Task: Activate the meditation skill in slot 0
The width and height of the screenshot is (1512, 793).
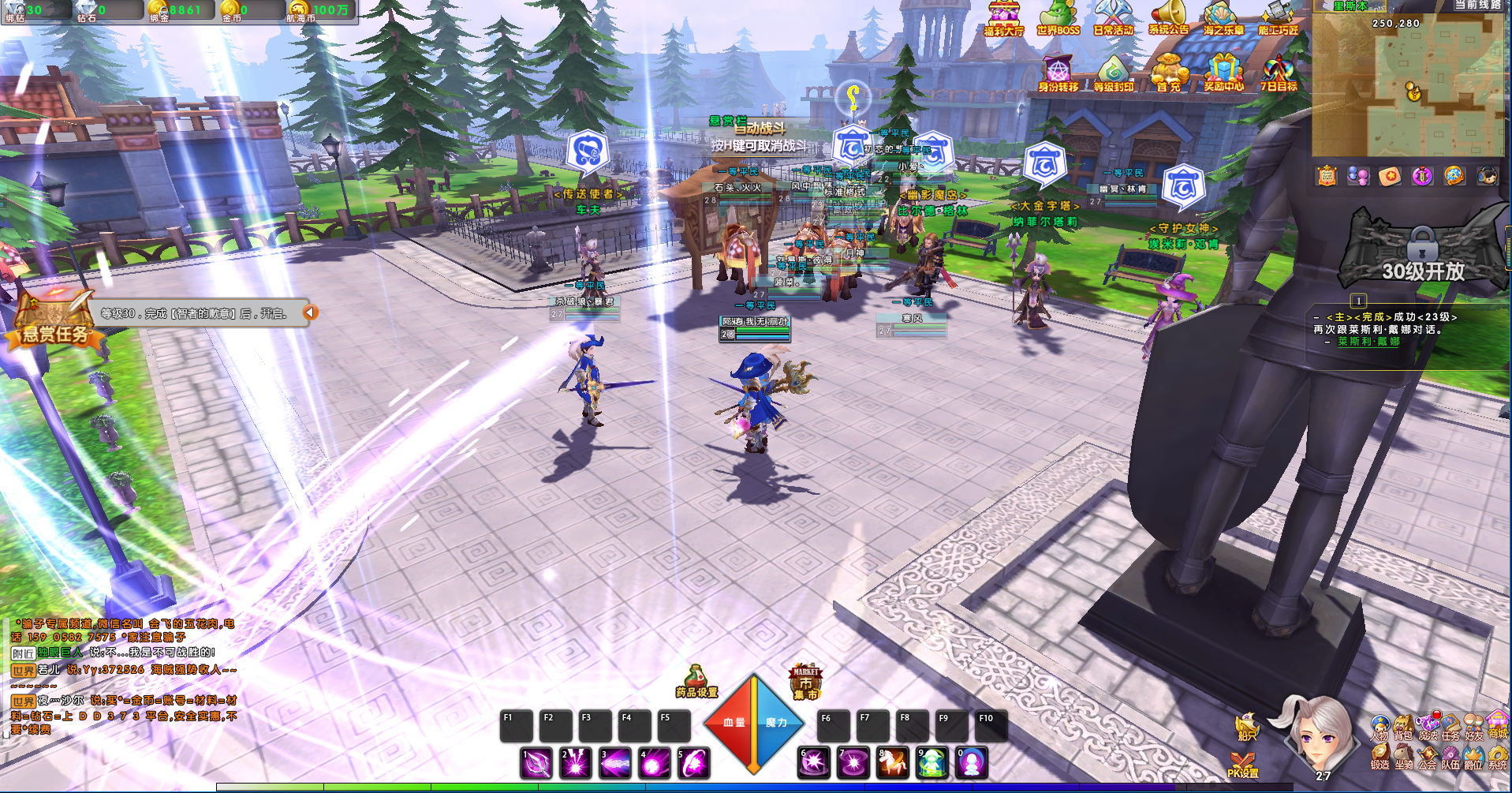Action: [972, 763]
